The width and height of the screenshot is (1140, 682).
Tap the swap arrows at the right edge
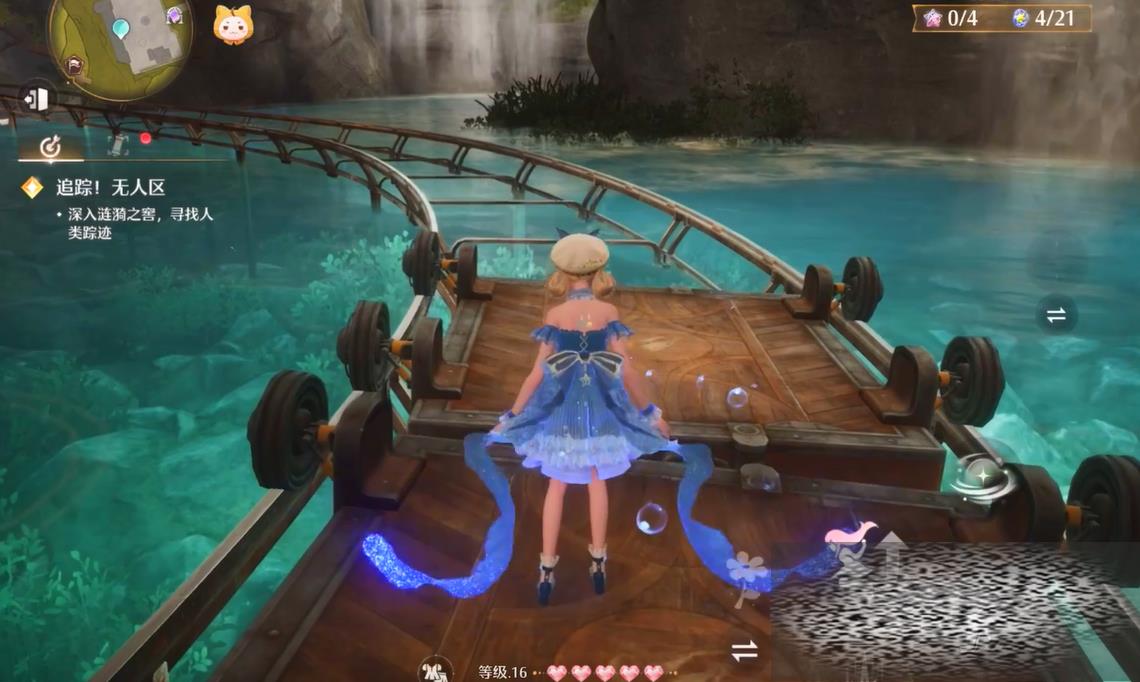(x=1056, y=315)
